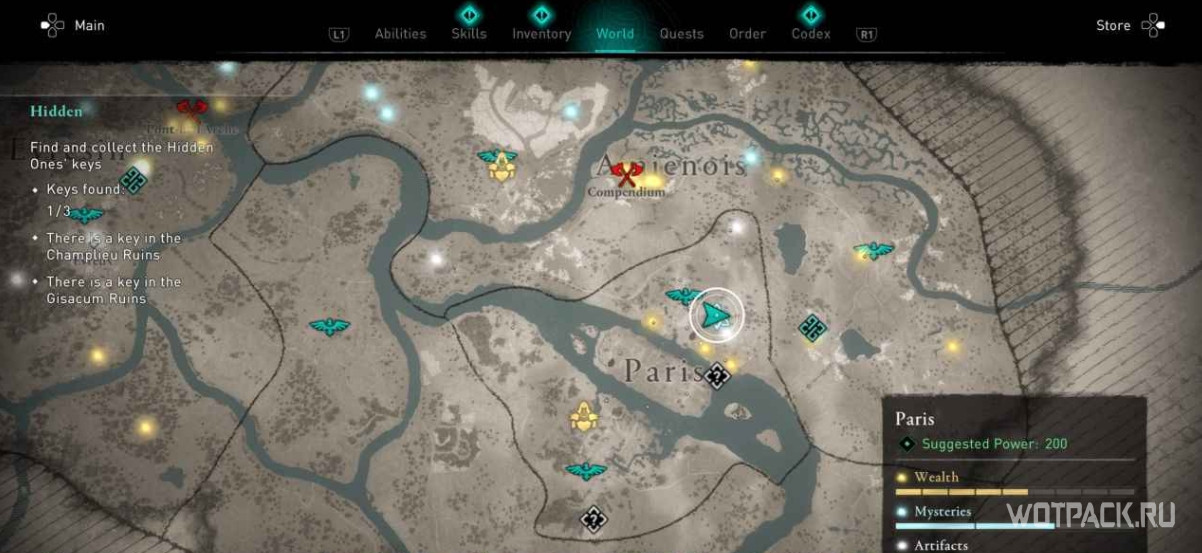Click the player arrow marker in white circle

tap(717, 315)
